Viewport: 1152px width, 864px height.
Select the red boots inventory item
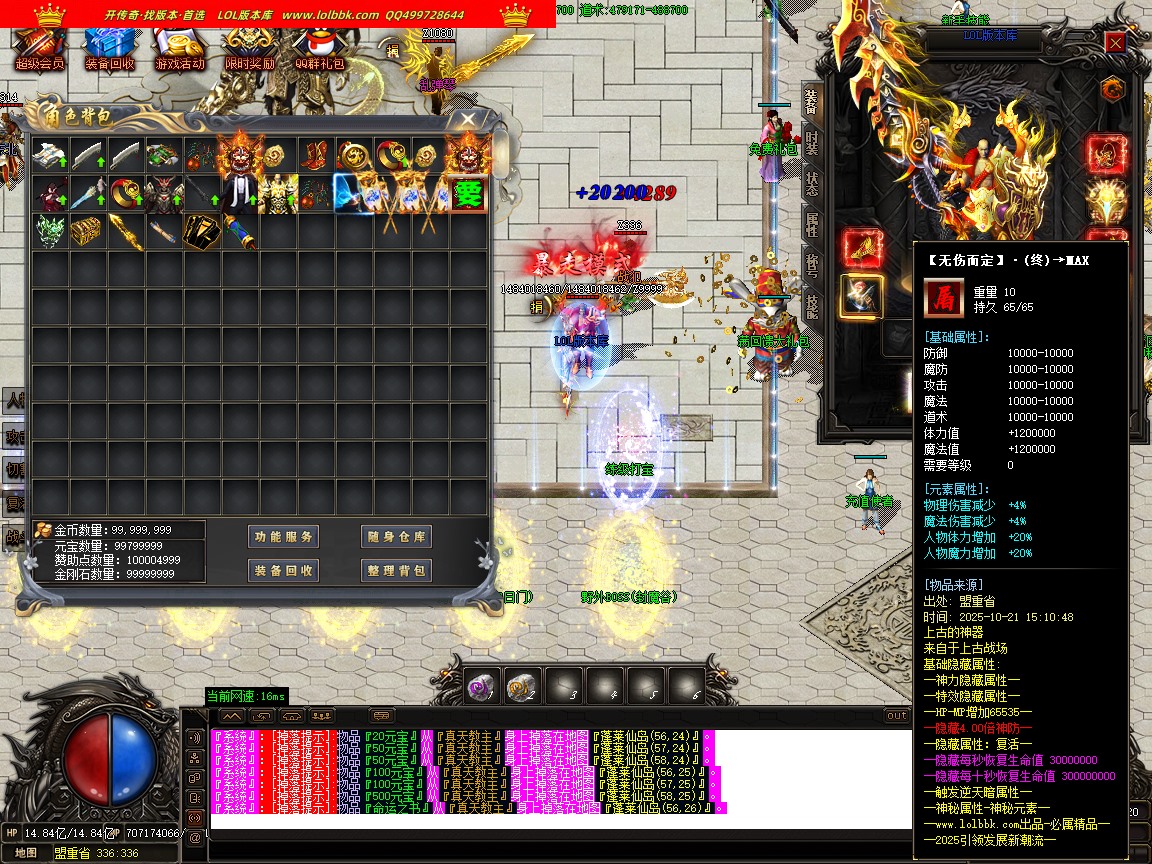tap(315, 156)
